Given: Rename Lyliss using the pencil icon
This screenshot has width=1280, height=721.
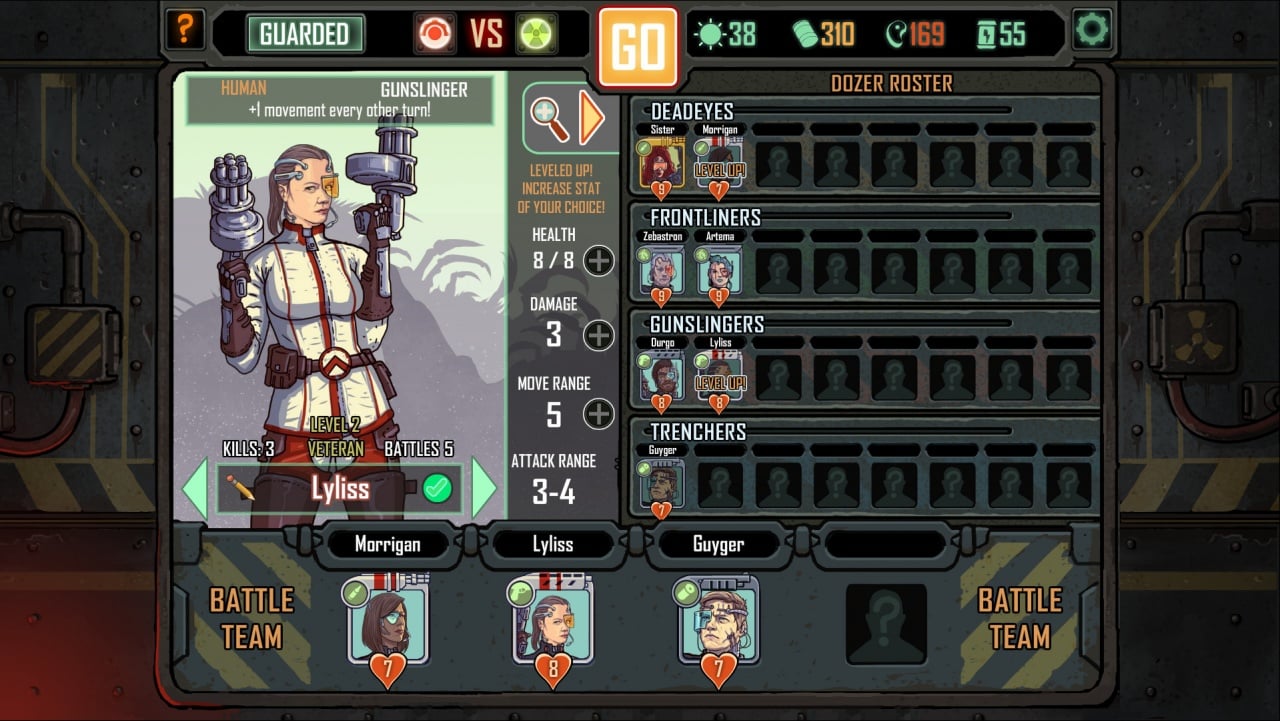Looking at the screenshot, I should [240, 488].
